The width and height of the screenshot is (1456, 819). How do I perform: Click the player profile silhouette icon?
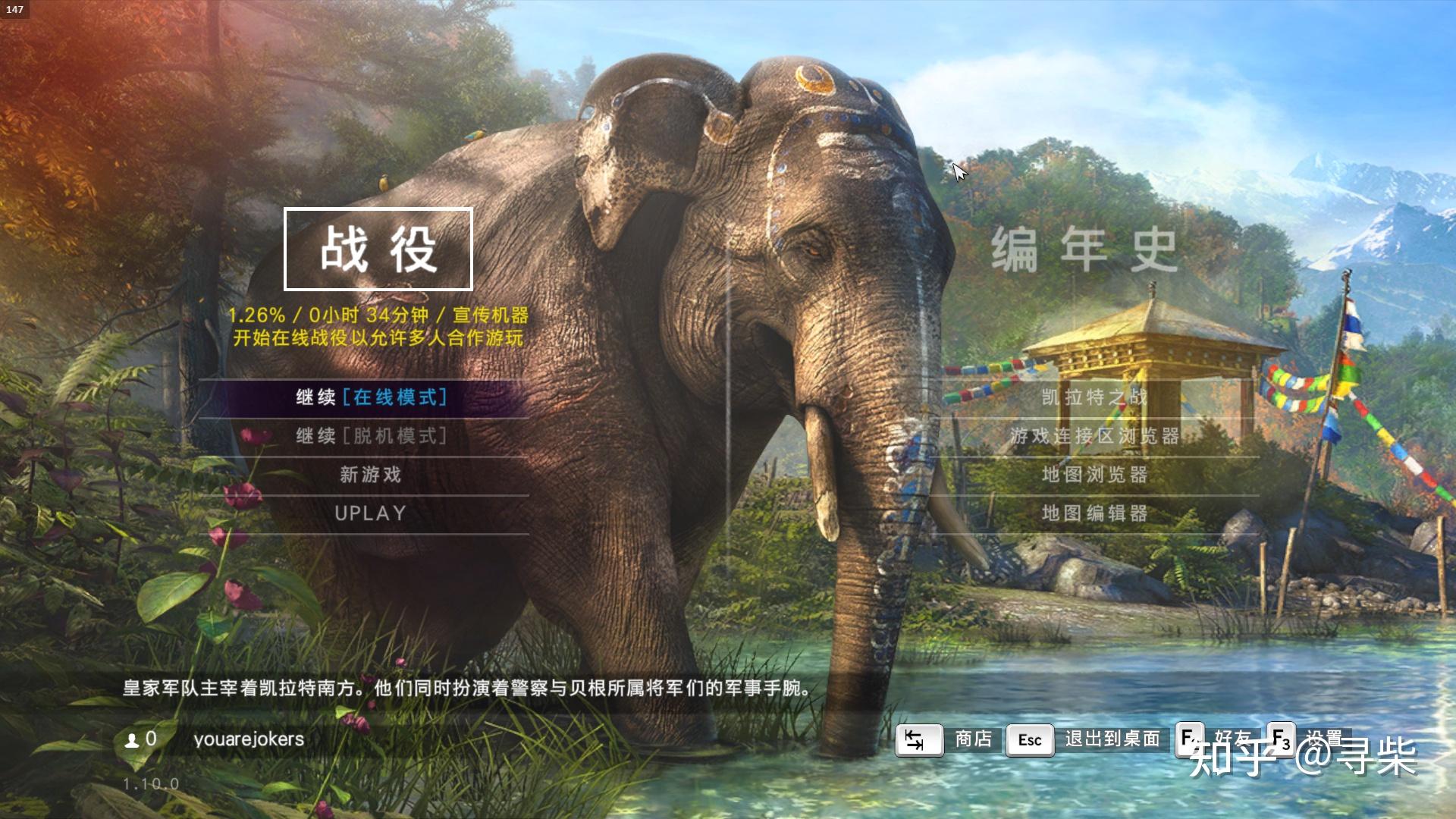[x=130, y=739]
